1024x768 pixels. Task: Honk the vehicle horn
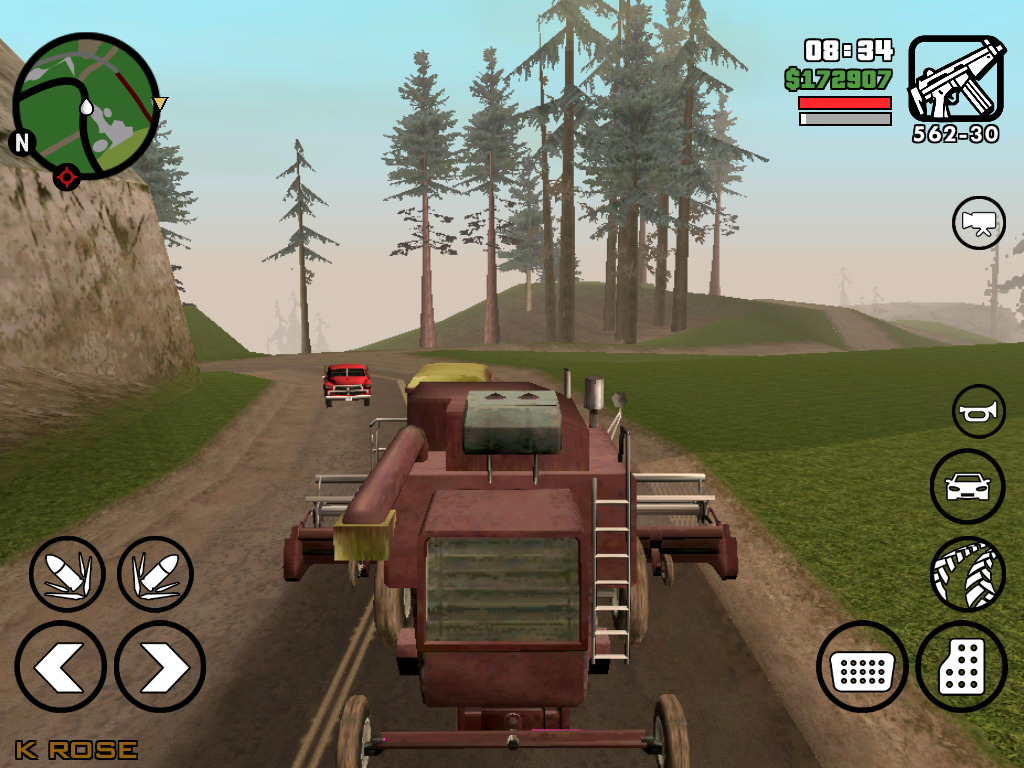tap(978, 411)
